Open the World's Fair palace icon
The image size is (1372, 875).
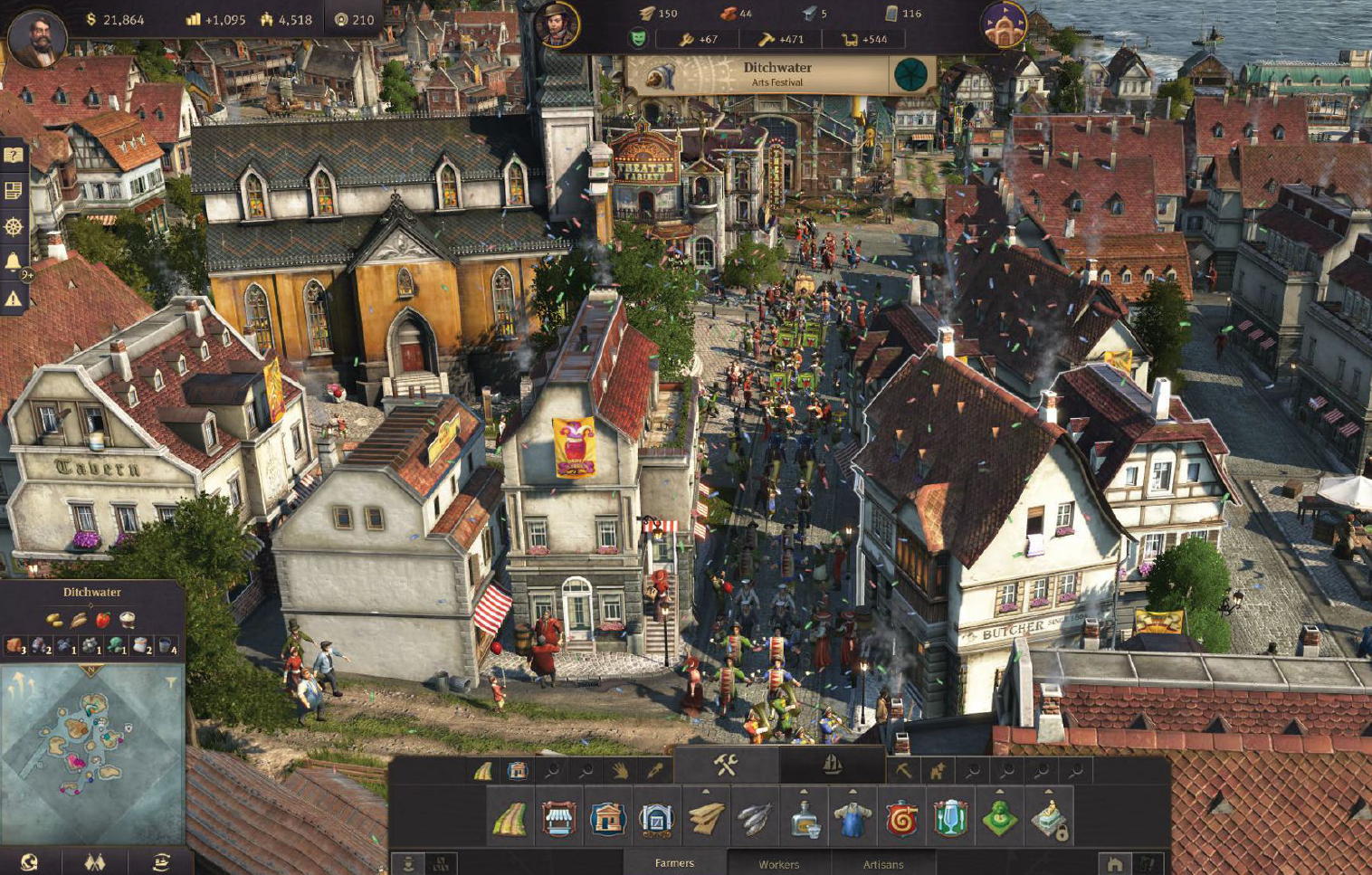pyautogui.click(x=1005, y=24)
